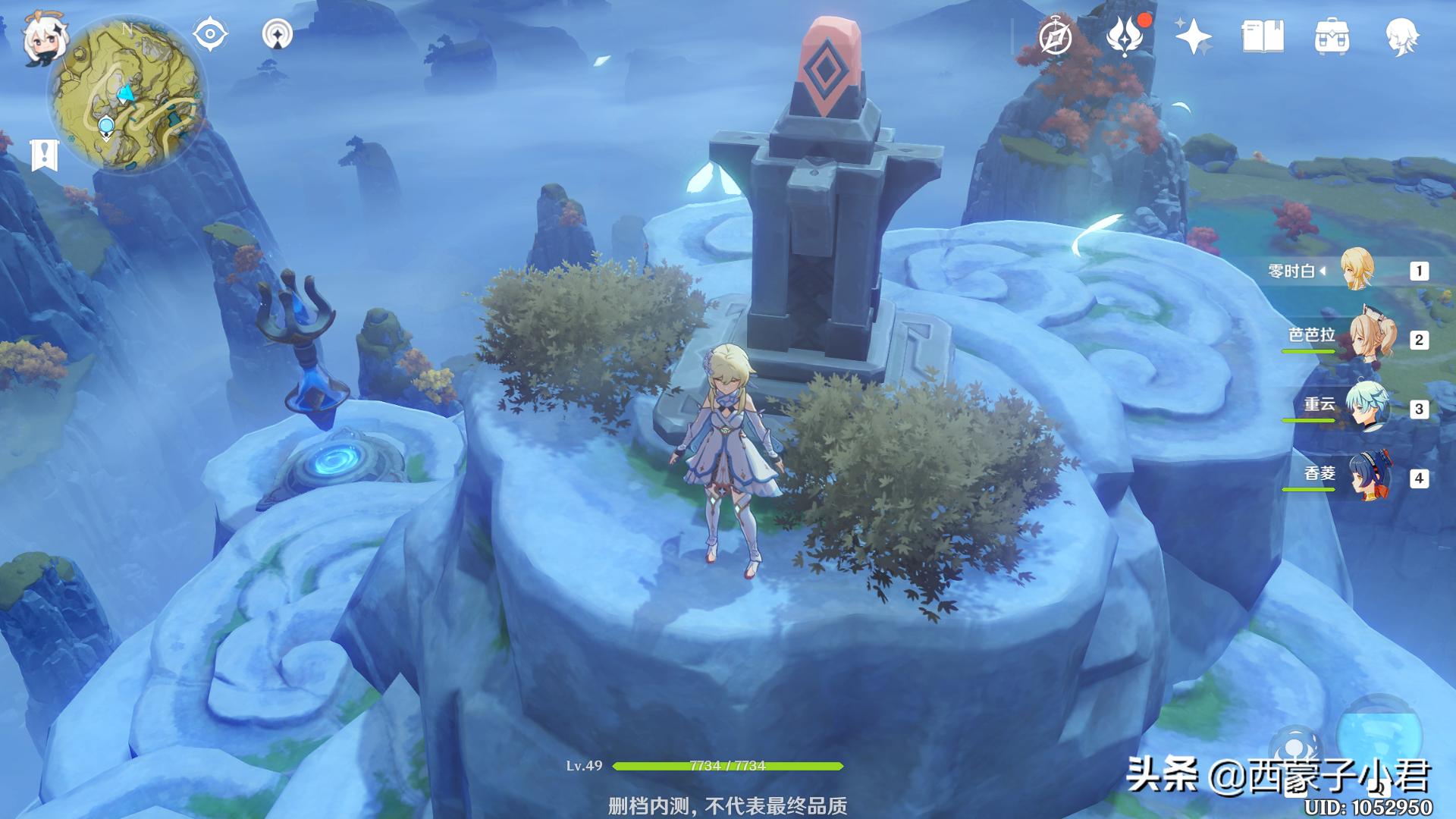The image size is (1456, 819).
Task: Switch to party member 香菱
Action: click(x=1368, y=477)
